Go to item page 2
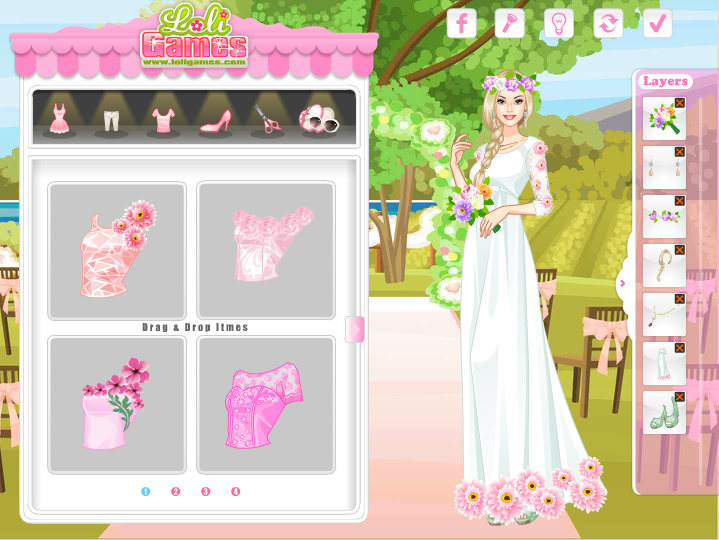Screen dimensions: 719x540 pos(175,491)
